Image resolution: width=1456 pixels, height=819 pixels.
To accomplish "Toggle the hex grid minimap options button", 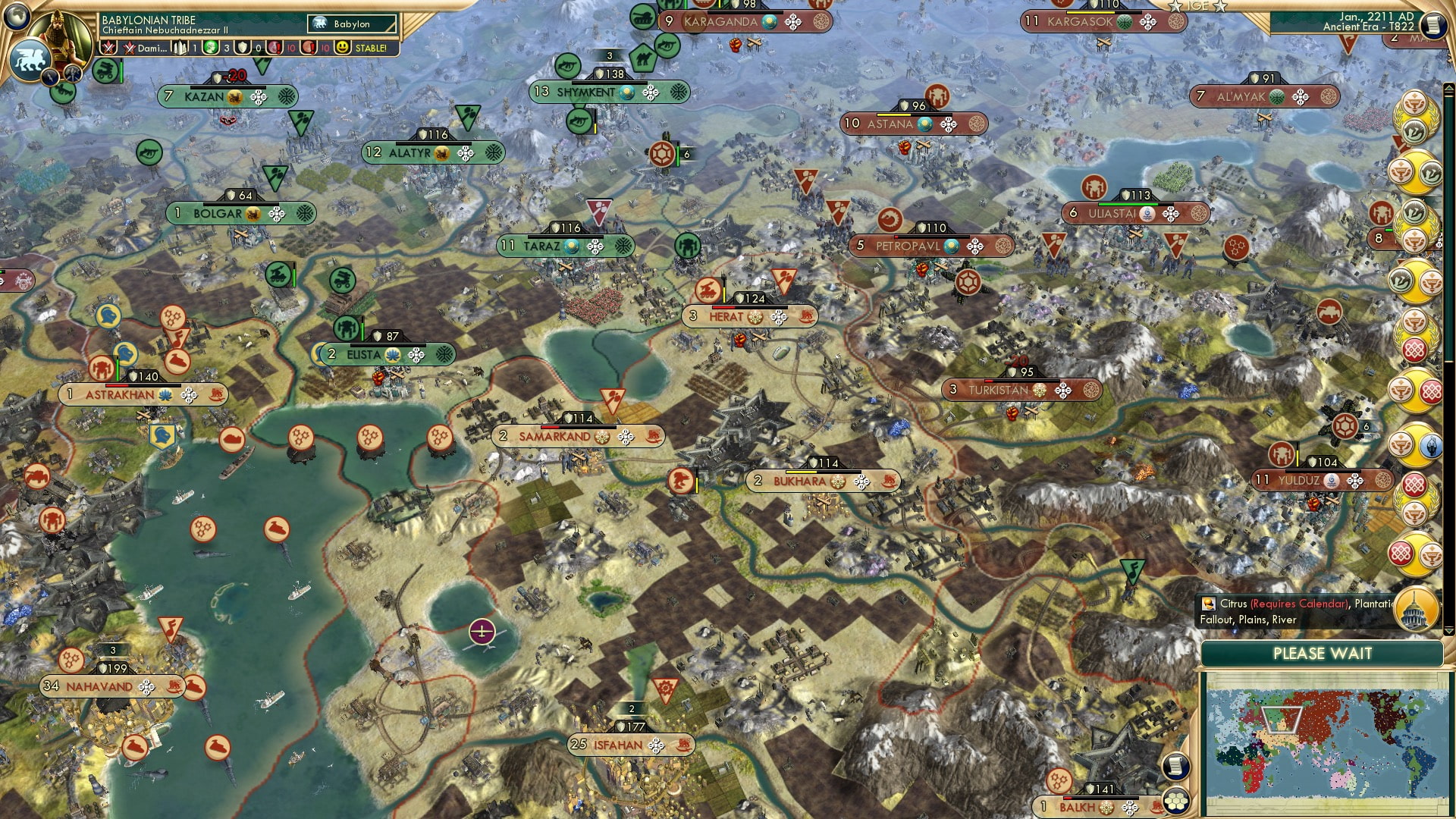I will point(1176,802).
